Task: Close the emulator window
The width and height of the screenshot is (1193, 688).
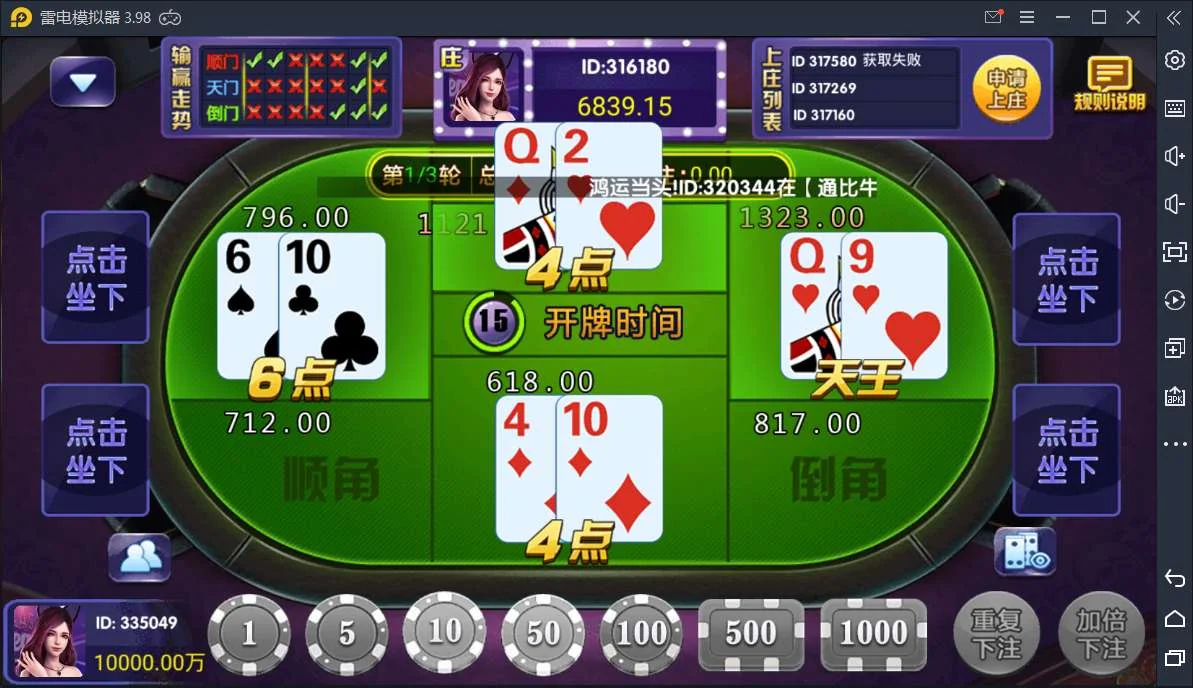Action: (1133, 17)
